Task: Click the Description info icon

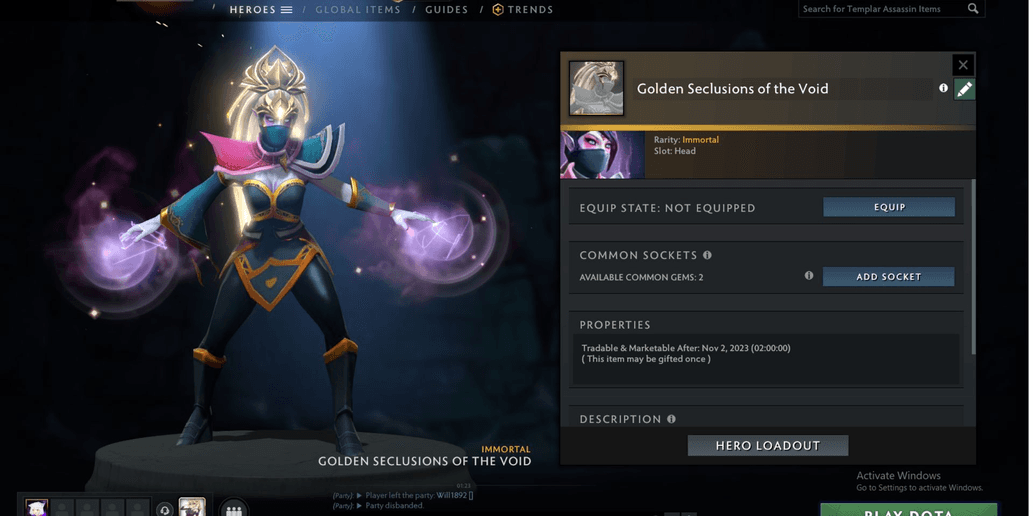Action: click(x=671, y=419)
